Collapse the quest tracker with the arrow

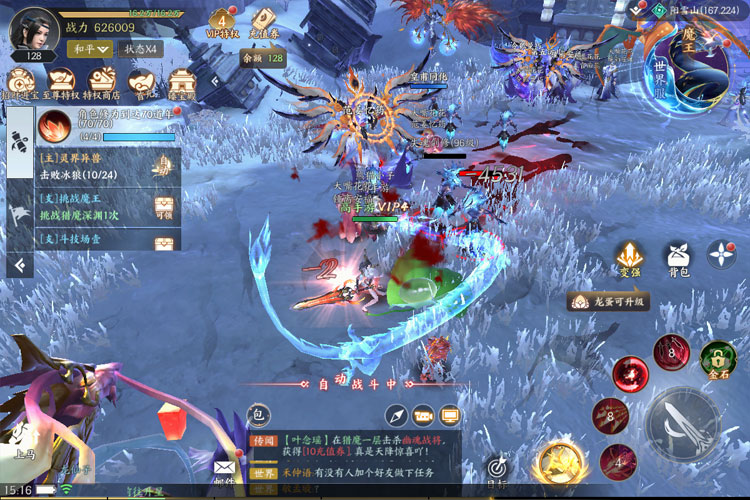pyautogui.click(x=19, y=263)
